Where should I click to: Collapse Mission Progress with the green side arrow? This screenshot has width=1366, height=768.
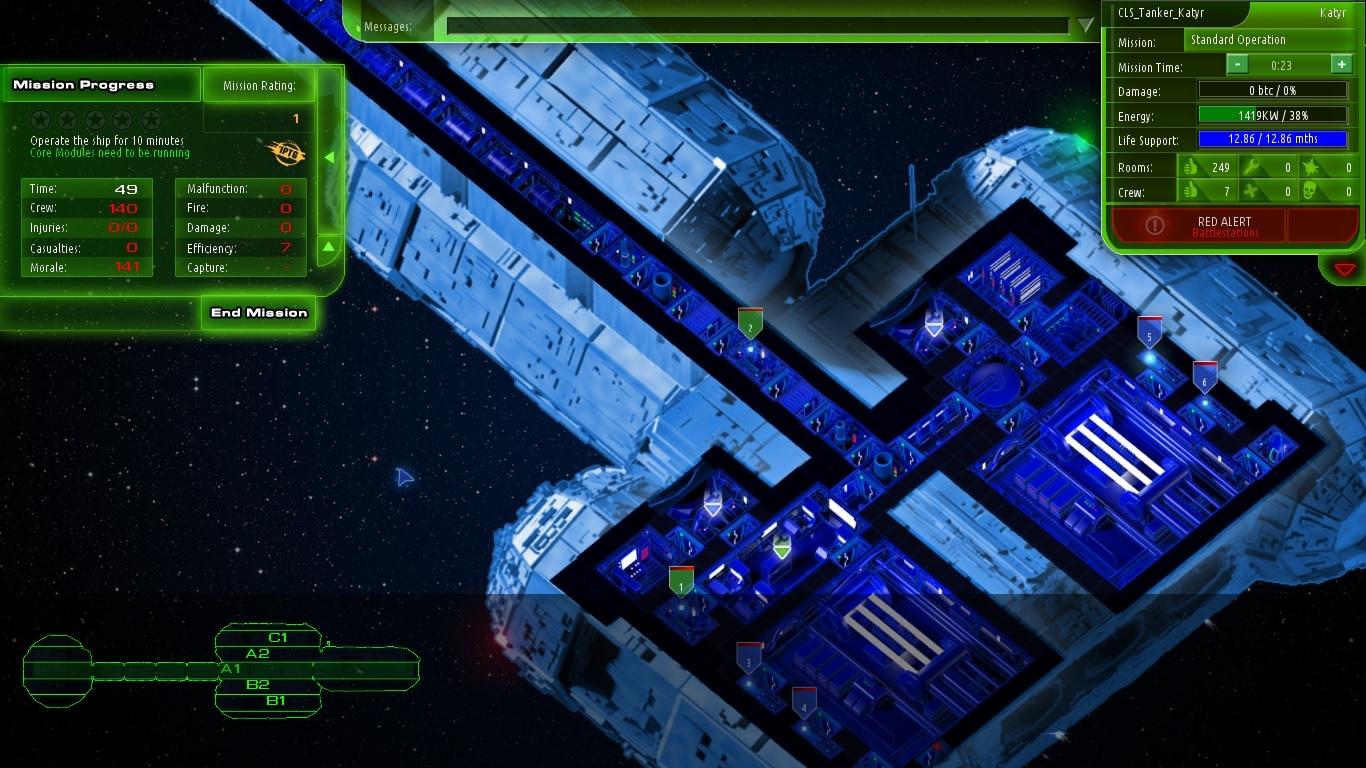click(330, 157)
